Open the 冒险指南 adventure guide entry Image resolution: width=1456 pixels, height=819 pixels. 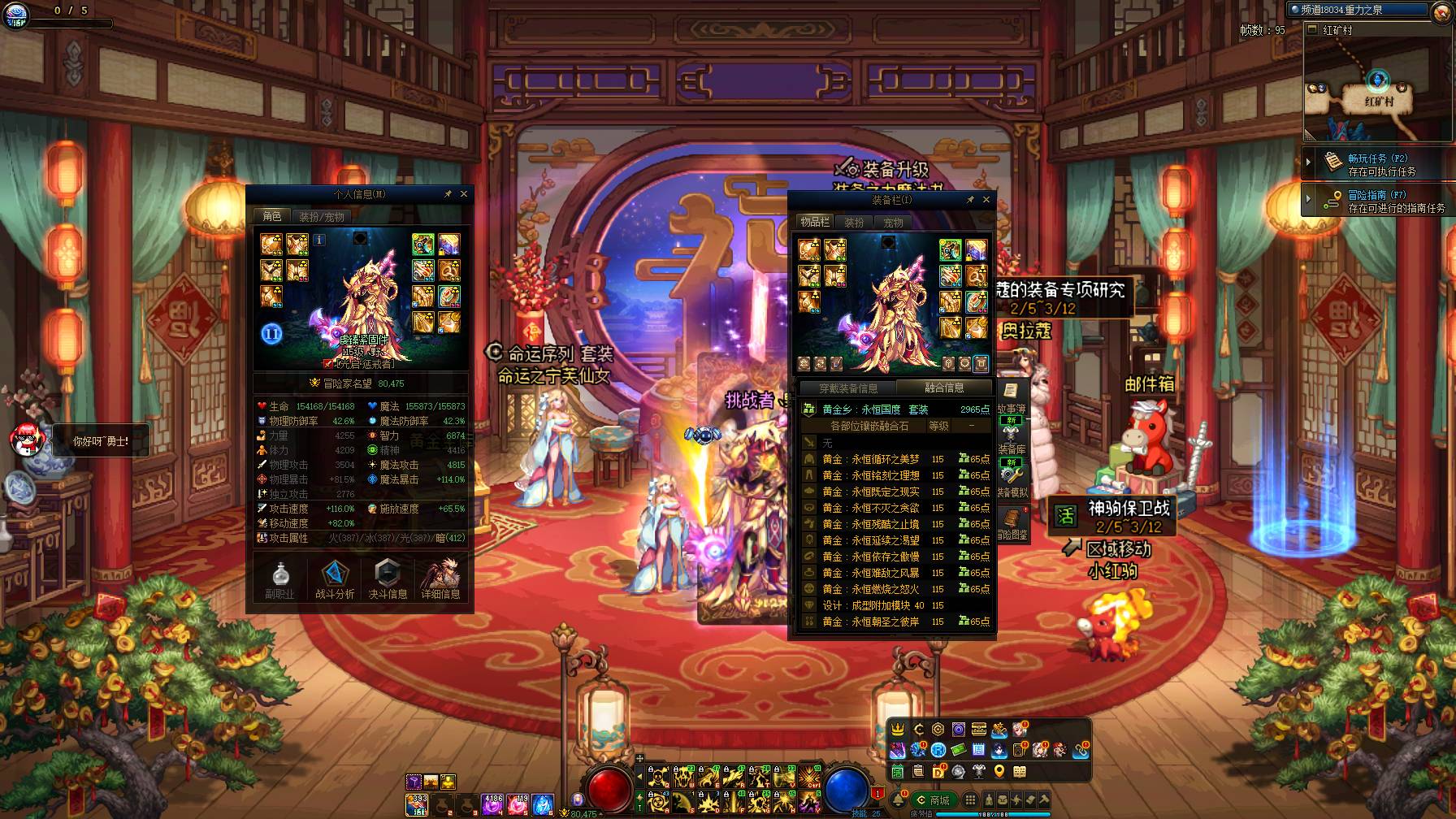pos(1378,201)
